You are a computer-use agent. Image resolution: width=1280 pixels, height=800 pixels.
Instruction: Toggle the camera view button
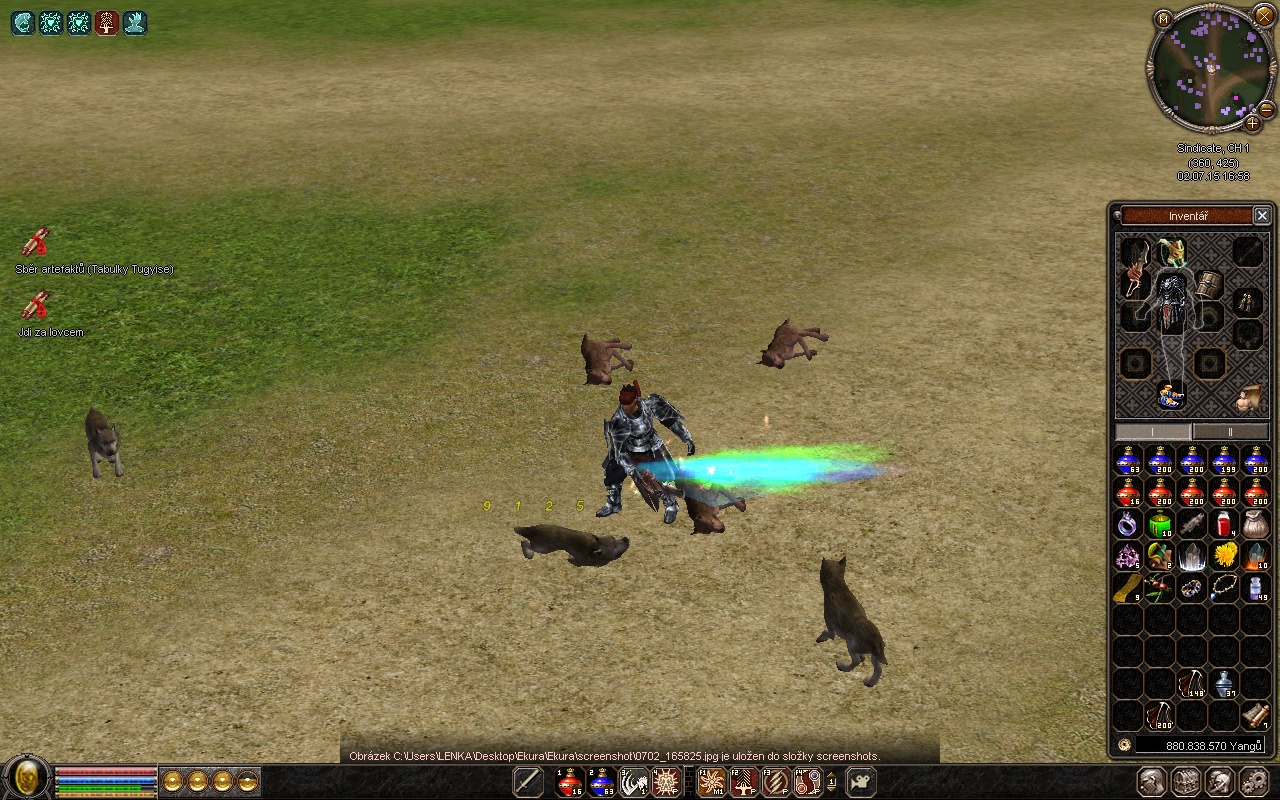[x=859, y=782]
